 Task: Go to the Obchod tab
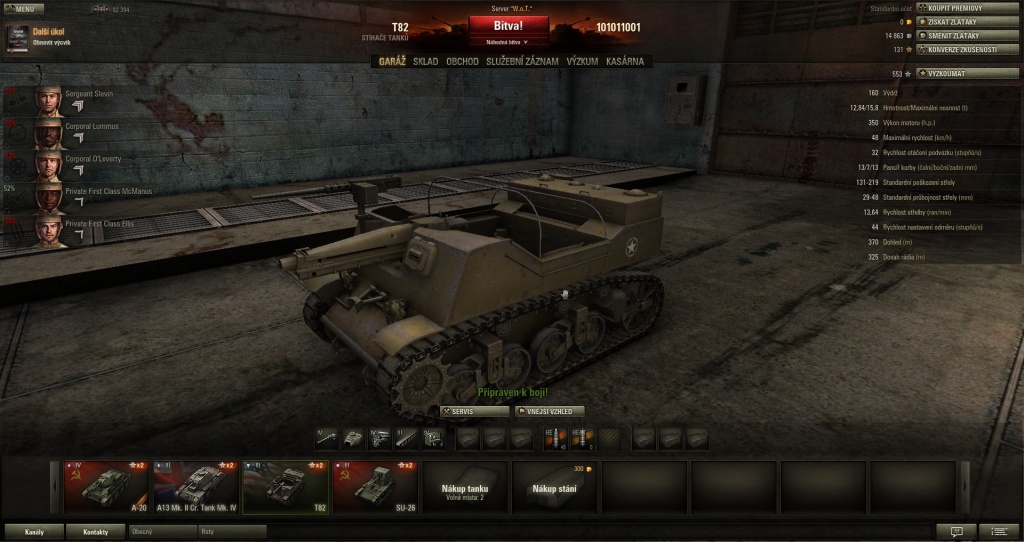tap(462, 61)
